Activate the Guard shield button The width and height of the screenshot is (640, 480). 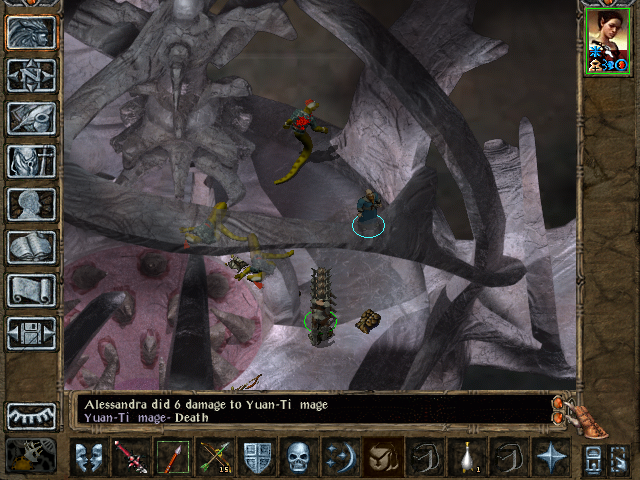click(x=258, y=457)
